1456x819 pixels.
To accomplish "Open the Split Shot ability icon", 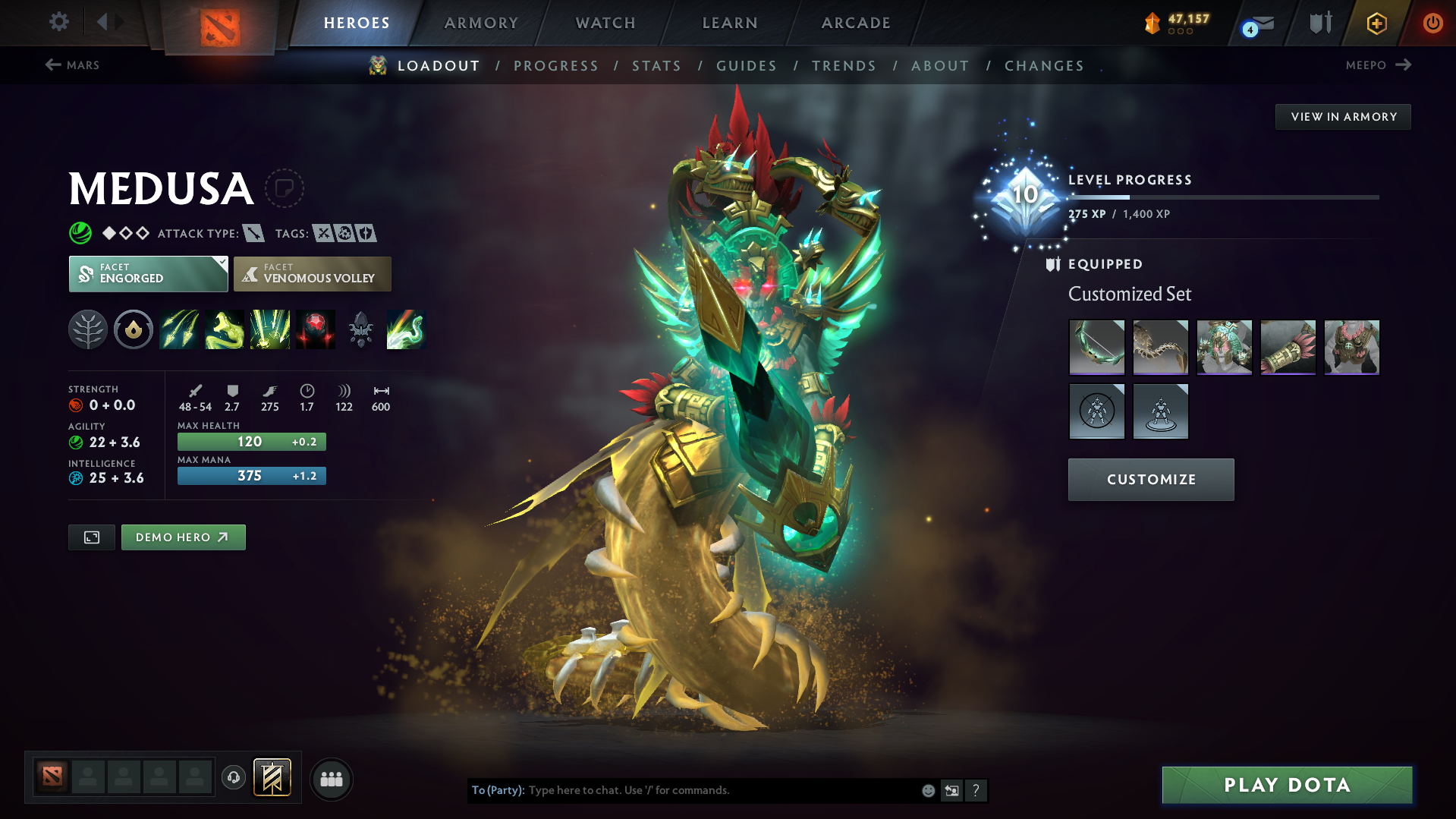I will (x=179, y=329).
